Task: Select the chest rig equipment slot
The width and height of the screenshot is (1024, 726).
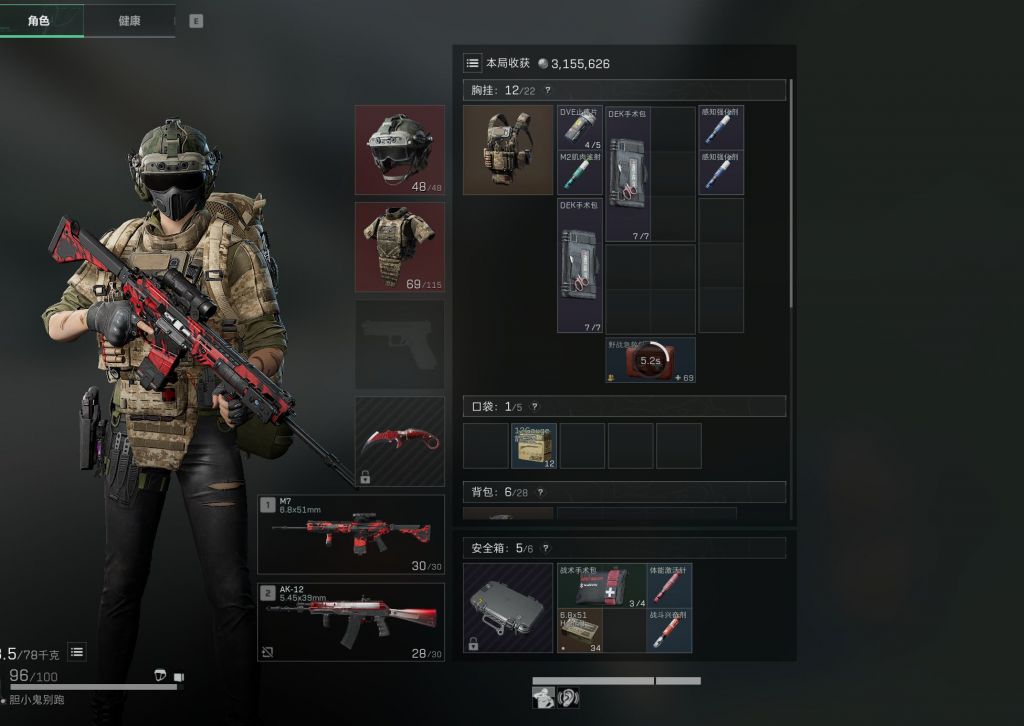Action: (x=508, y=150)
